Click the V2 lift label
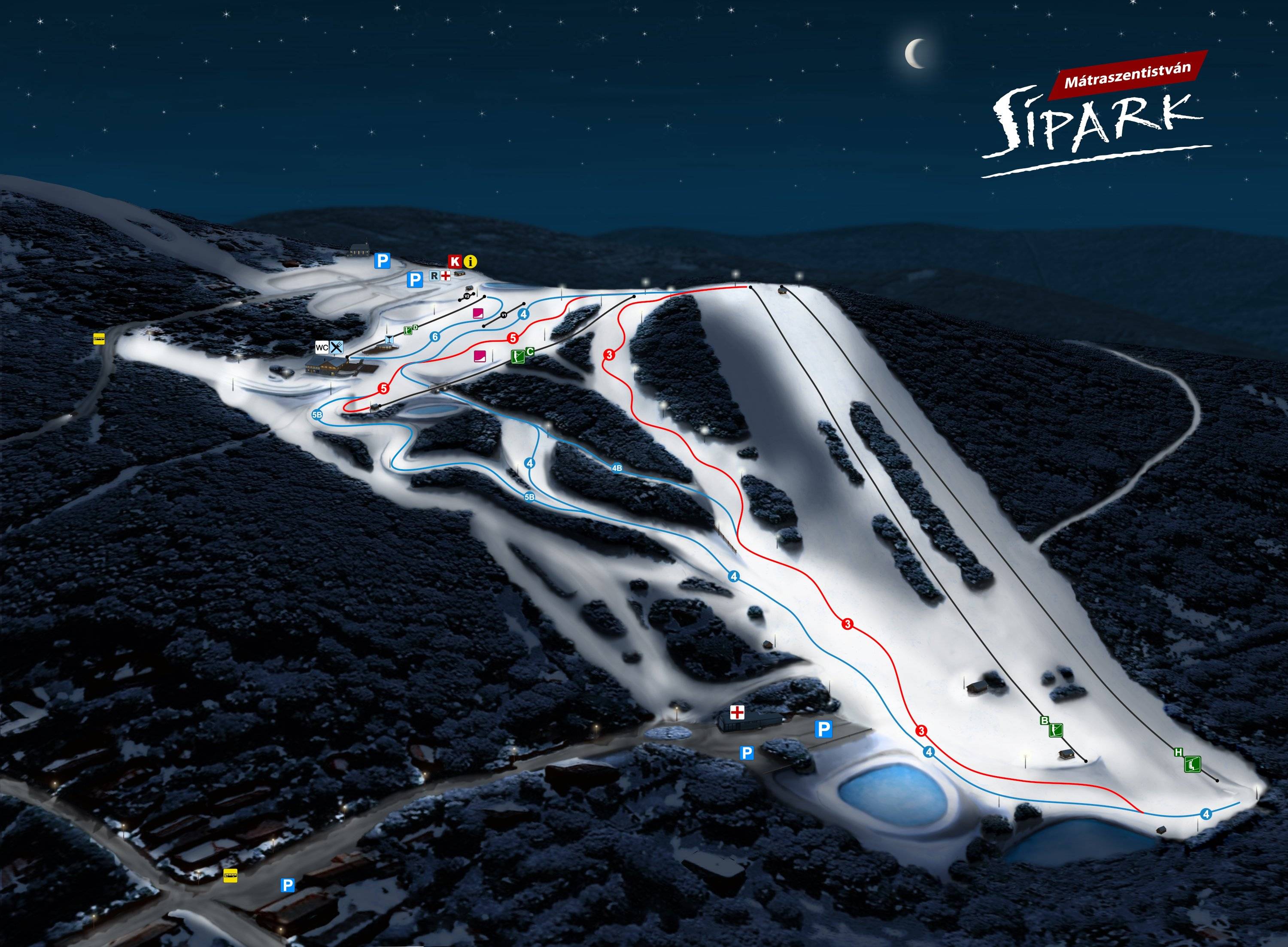 (x=467, y=296)
